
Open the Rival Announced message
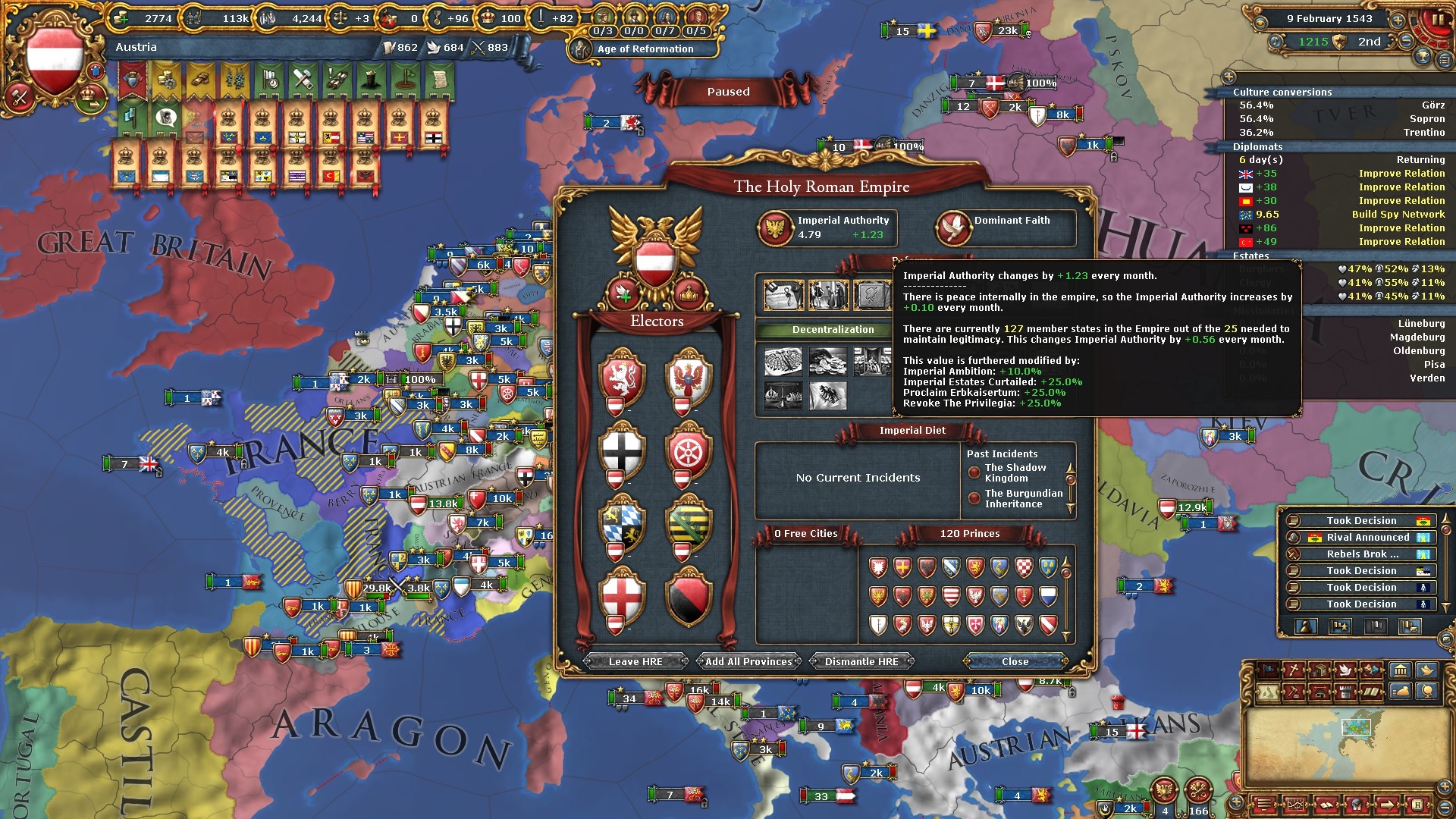click(x=1367, y=538)
